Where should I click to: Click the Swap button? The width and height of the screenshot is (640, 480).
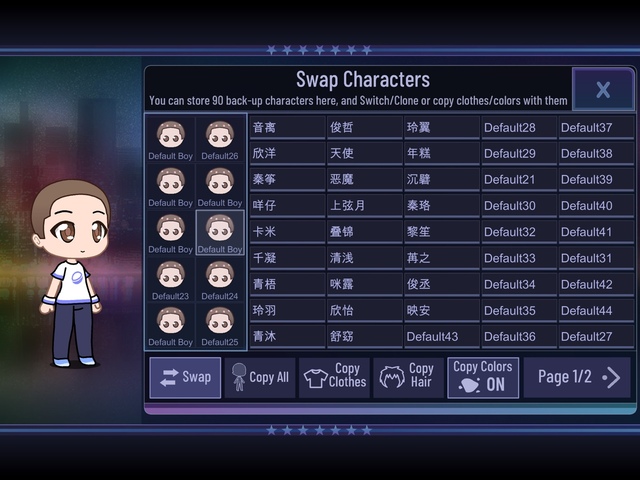point(186,377)
